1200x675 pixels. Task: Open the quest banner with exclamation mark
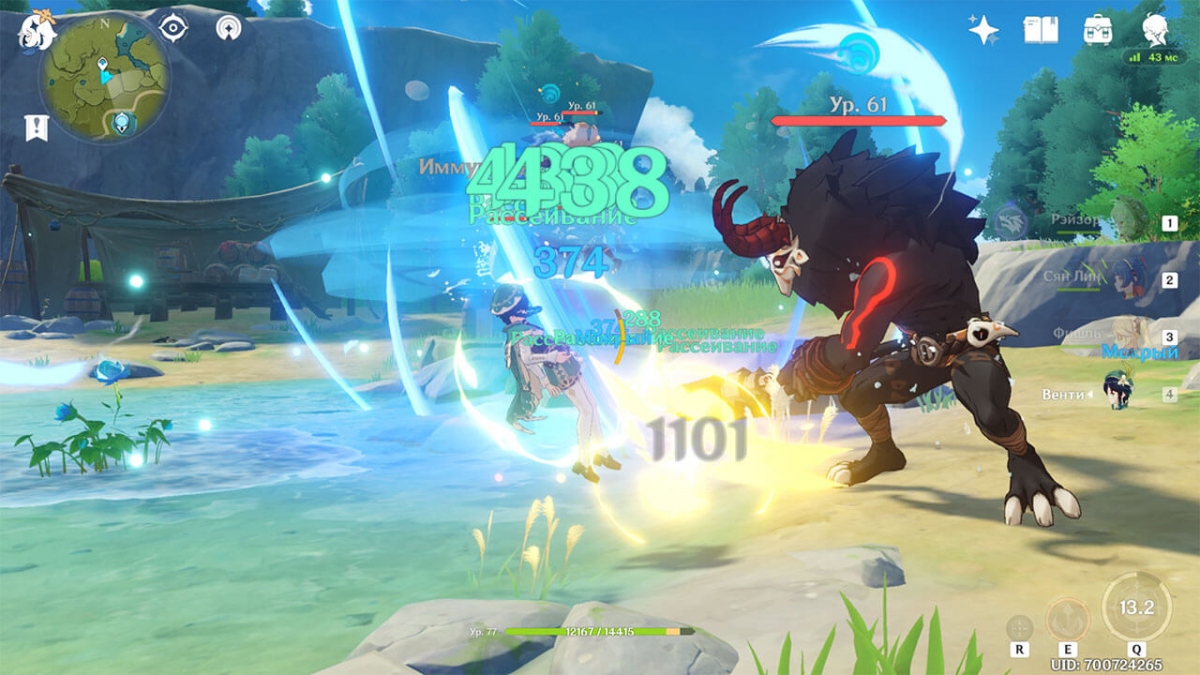(32, 127)
